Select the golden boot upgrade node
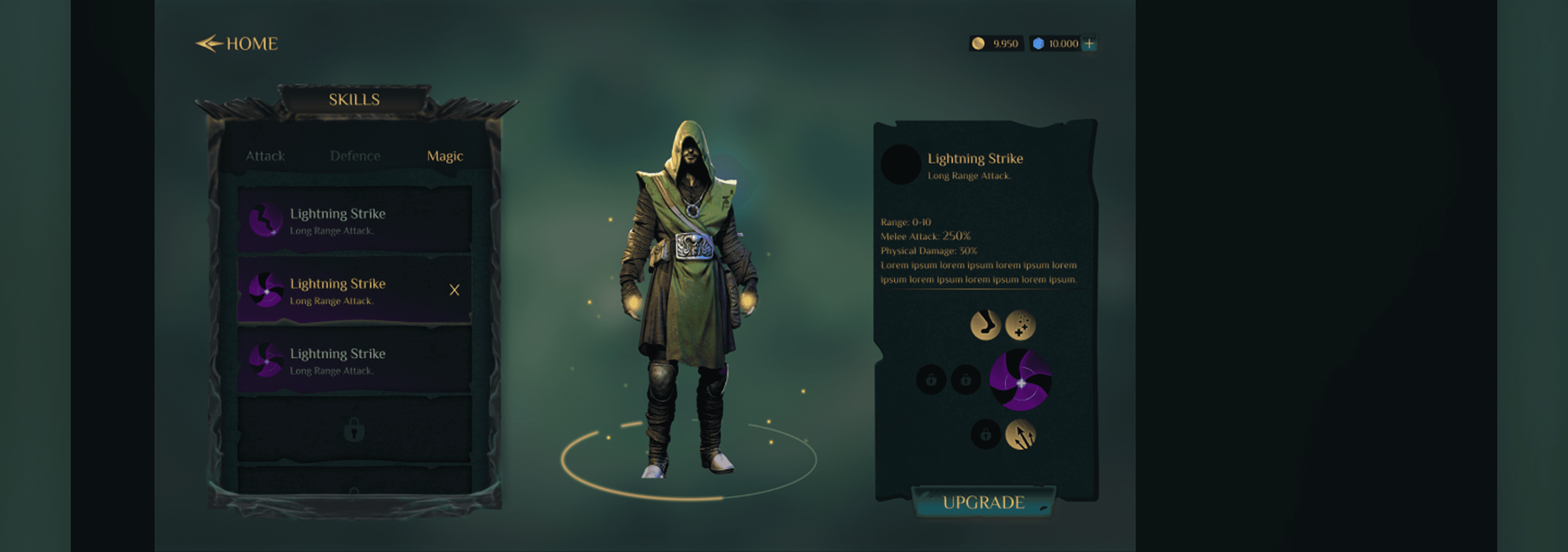The height and width of the screenshot is (552, 1568). point(985,324)
